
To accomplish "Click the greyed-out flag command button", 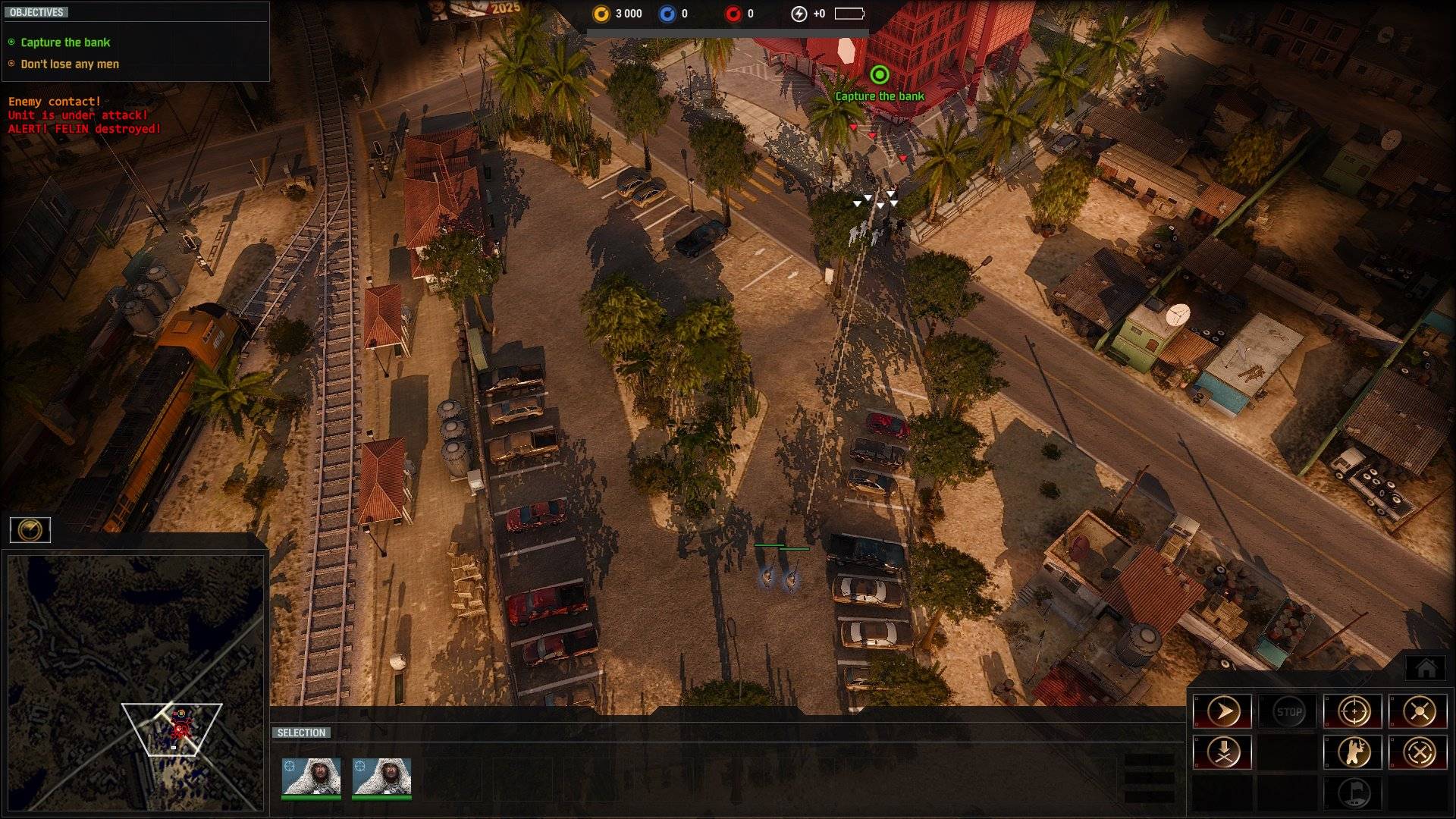I will [x=1354, y=793].
